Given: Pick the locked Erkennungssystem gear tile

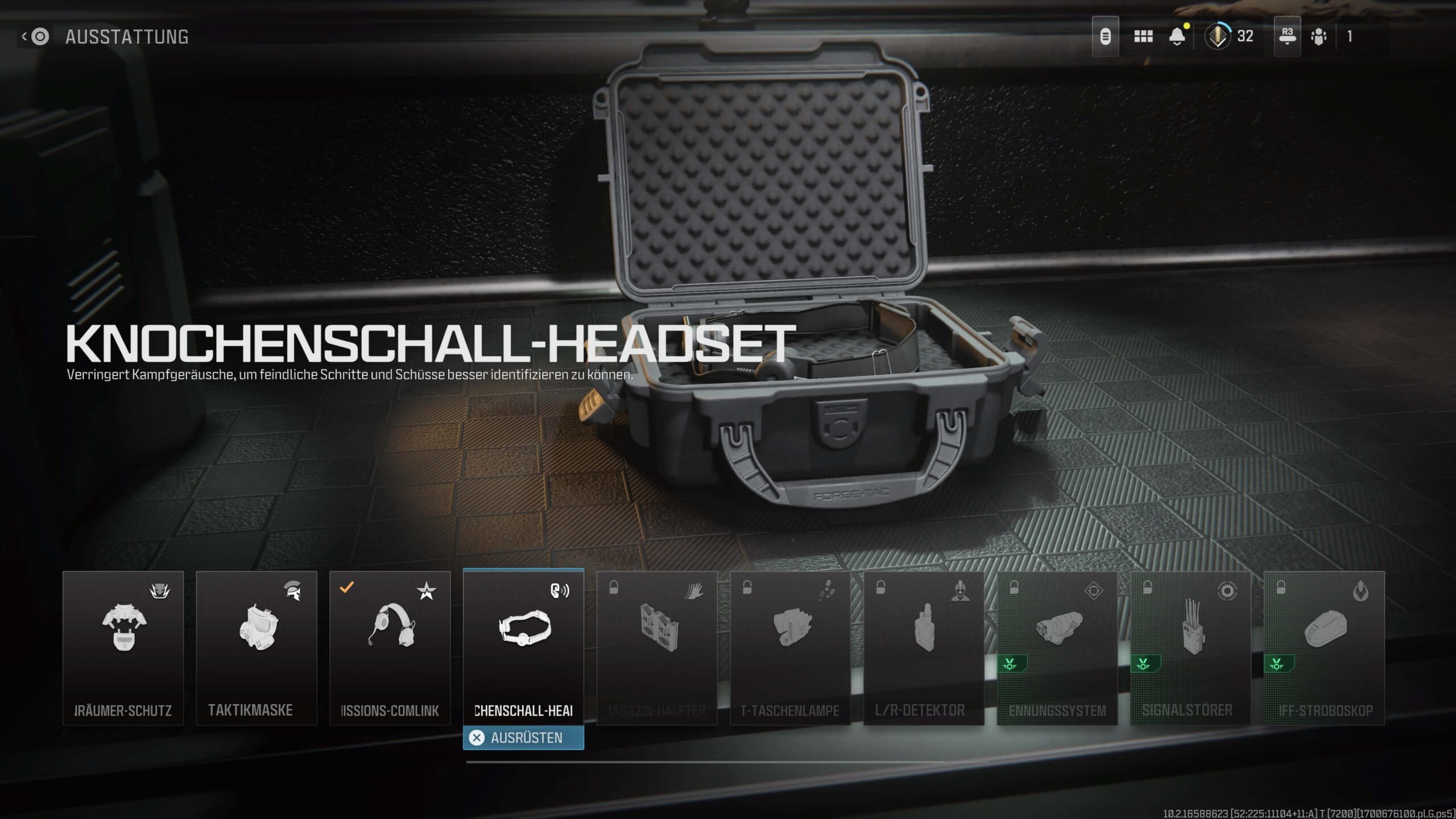Looking at the screenshot, I should (x=1057, y=647).
